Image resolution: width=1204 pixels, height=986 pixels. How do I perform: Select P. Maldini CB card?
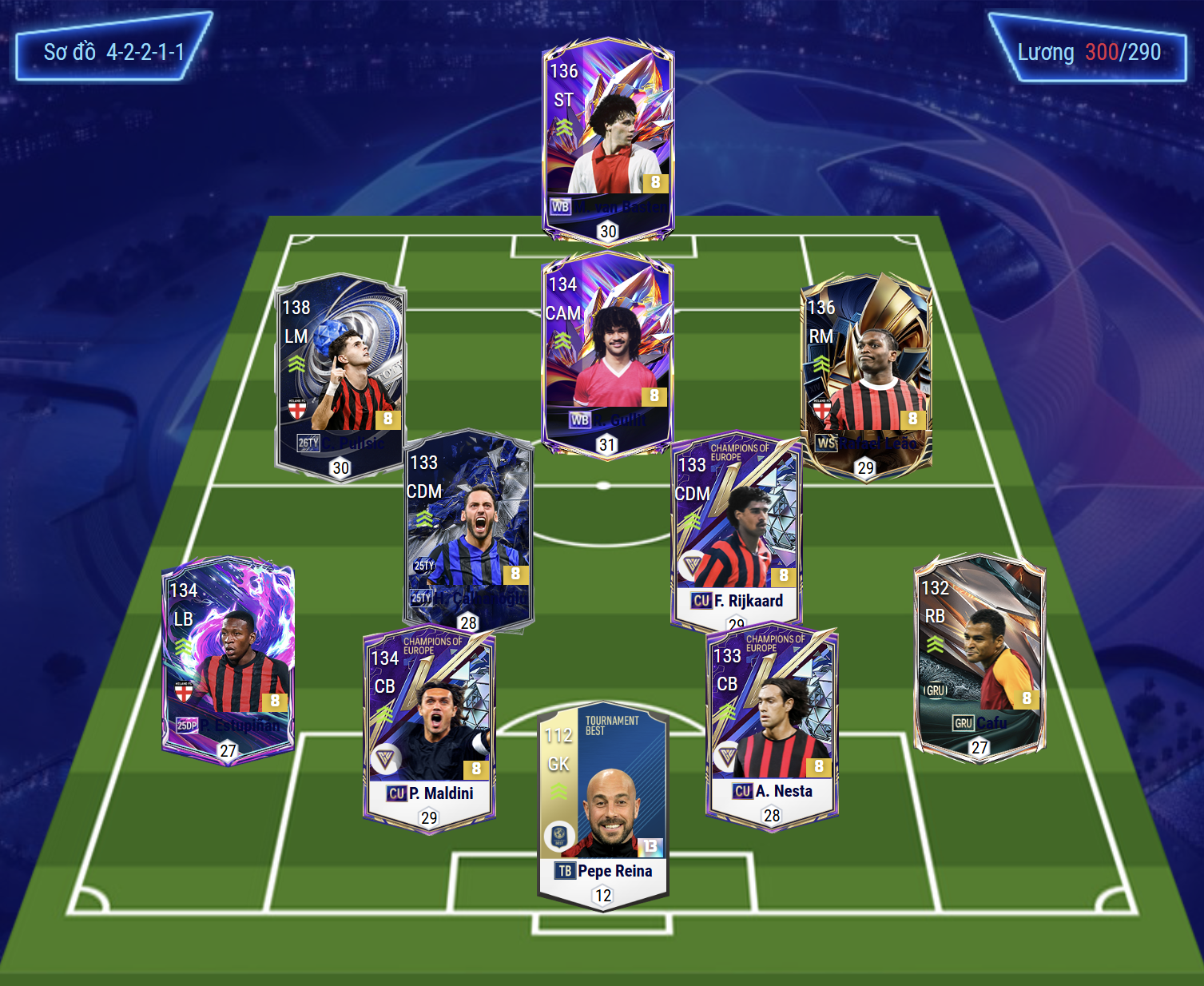(x=430, y=729)
